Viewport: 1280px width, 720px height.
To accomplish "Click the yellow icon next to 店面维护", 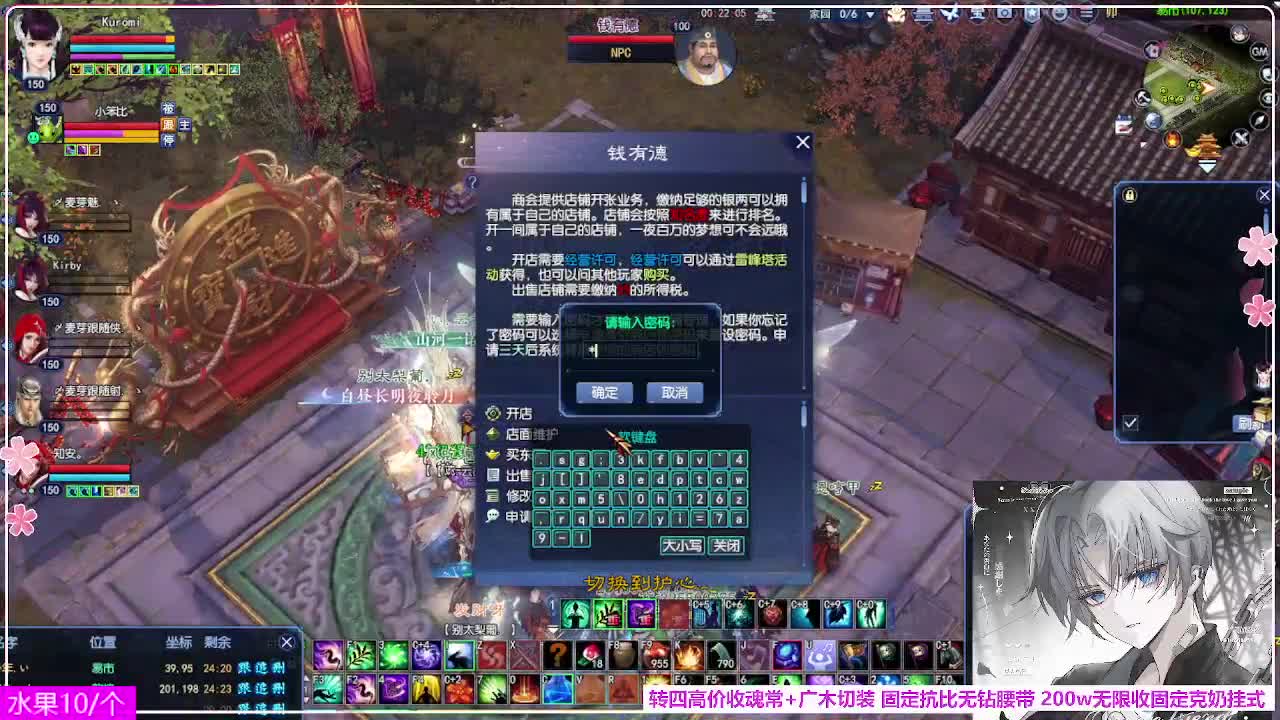I will 492,433.
